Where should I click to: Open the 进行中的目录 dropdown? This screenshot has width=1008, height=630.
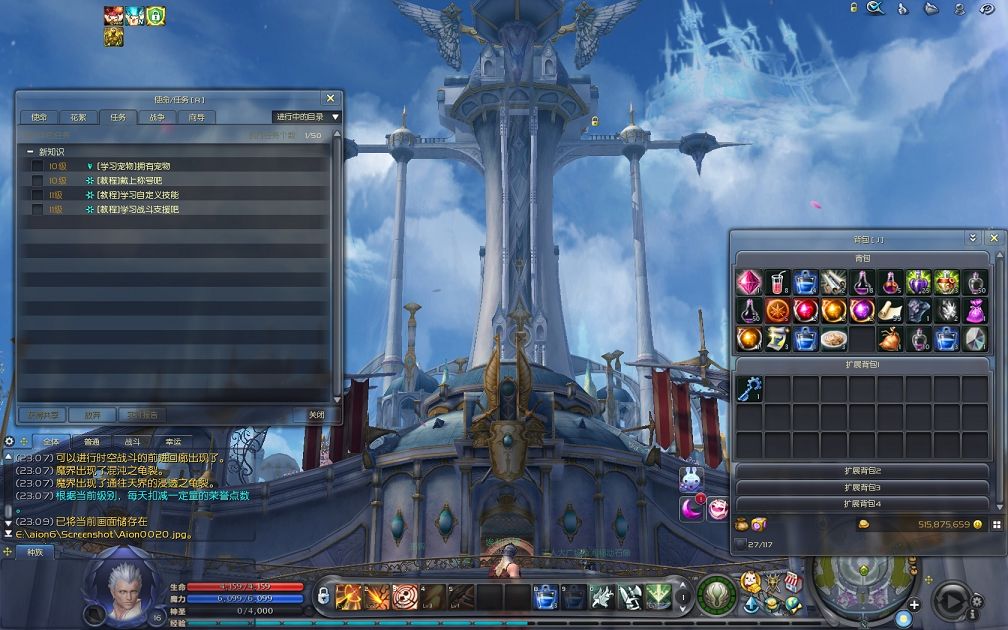click(308, 117)
